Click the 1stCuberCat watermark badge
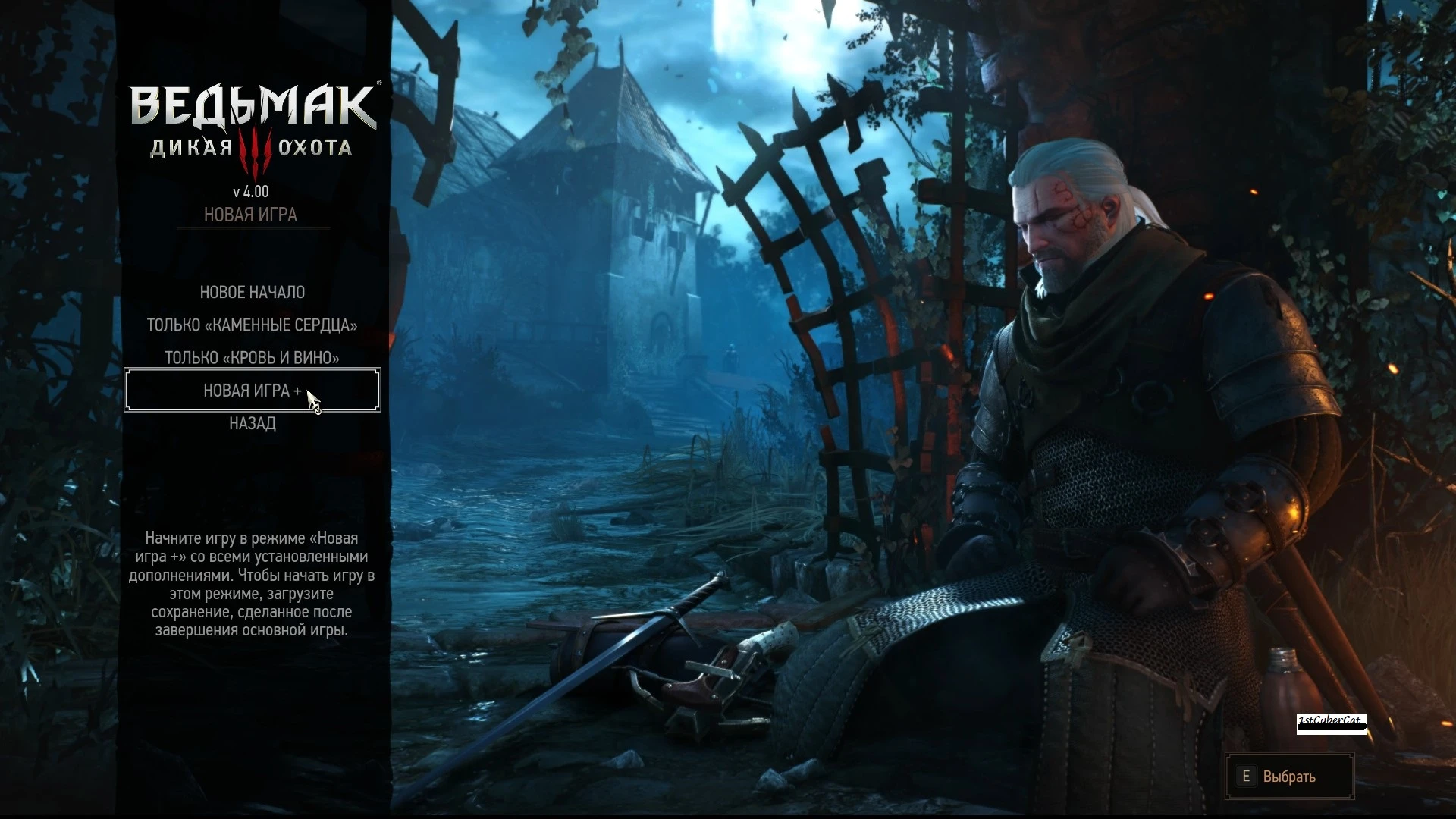The width and height of the screenshot is (1456, 819). [1332, 723]
